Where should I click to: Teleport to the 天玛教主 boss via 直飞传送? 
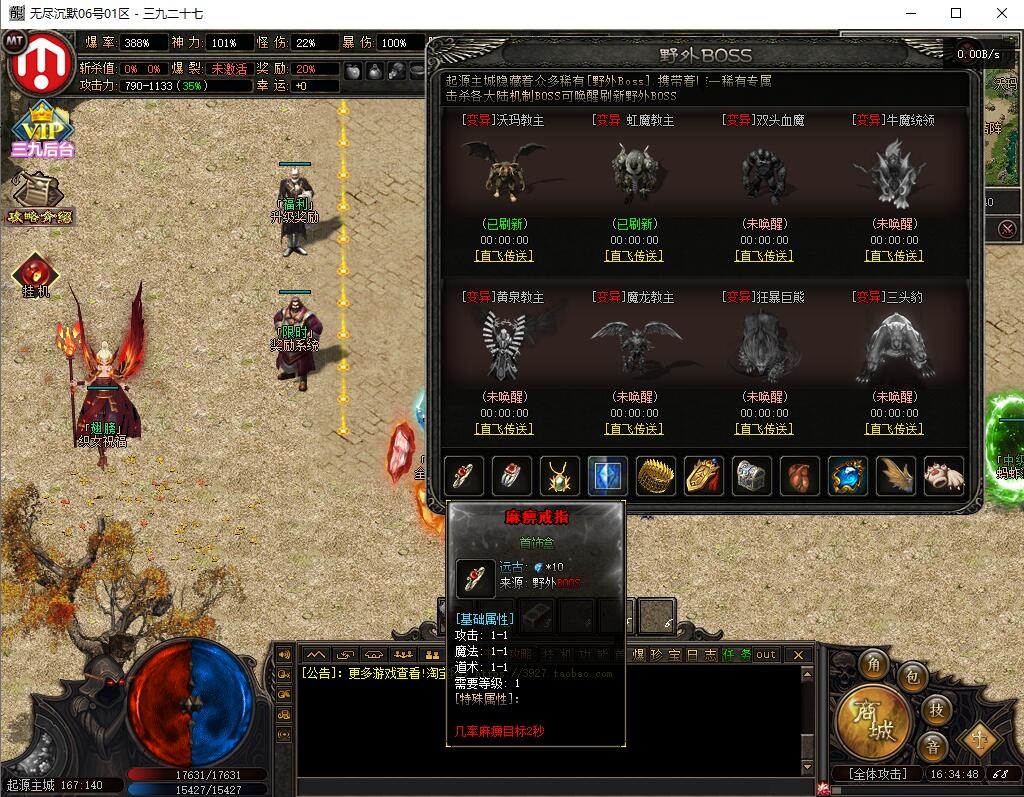504,256
